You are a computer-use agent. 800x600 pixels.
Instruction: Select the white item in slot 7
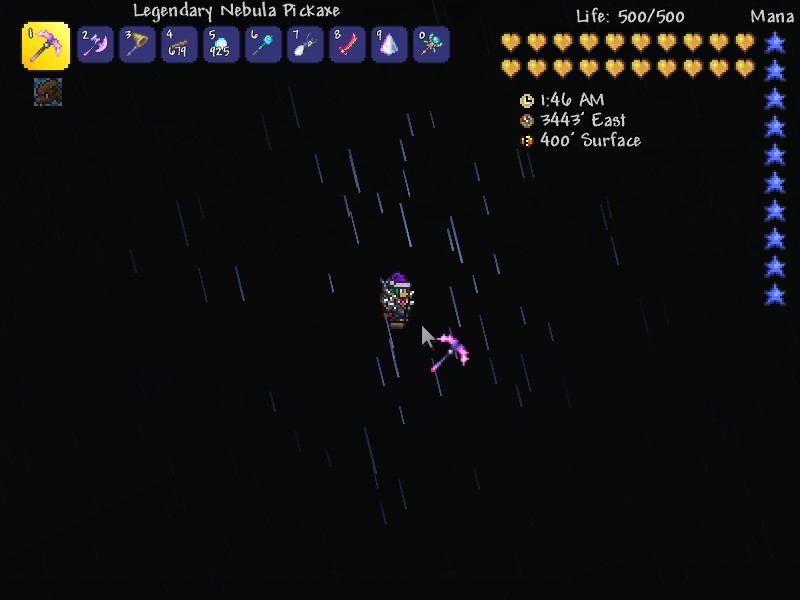pyautogui.click(x=305, y=45)
